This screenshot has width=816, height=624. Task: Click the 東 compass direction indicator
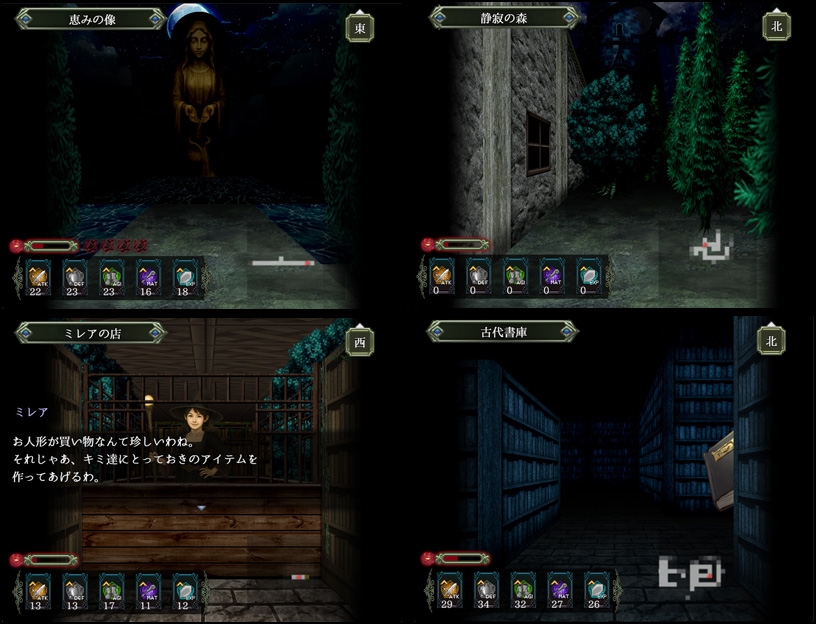click(x=360, y=28)
